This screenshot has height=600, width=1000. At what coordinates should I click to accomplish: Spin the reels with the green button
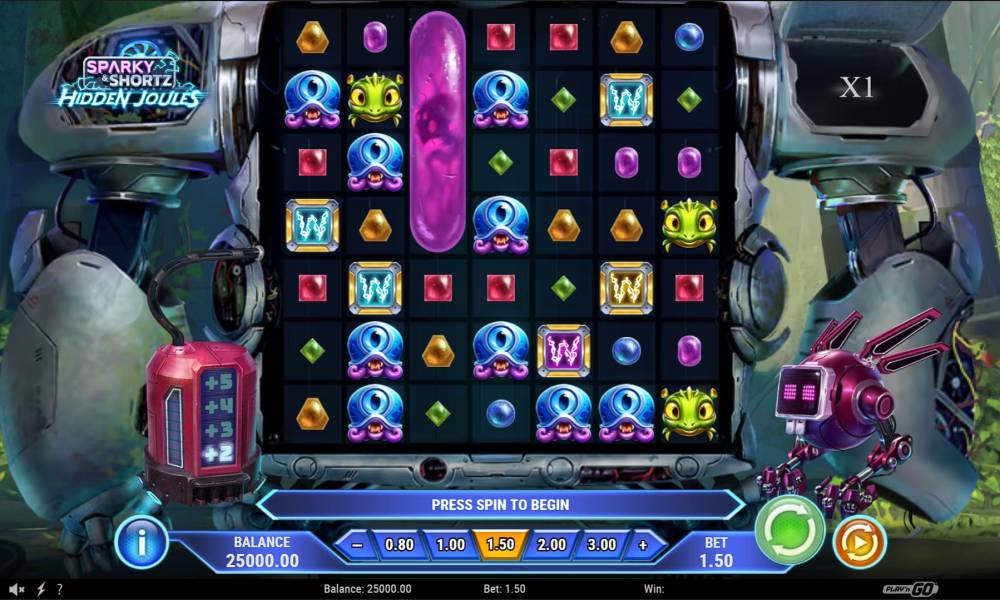[x=788, y=529]
